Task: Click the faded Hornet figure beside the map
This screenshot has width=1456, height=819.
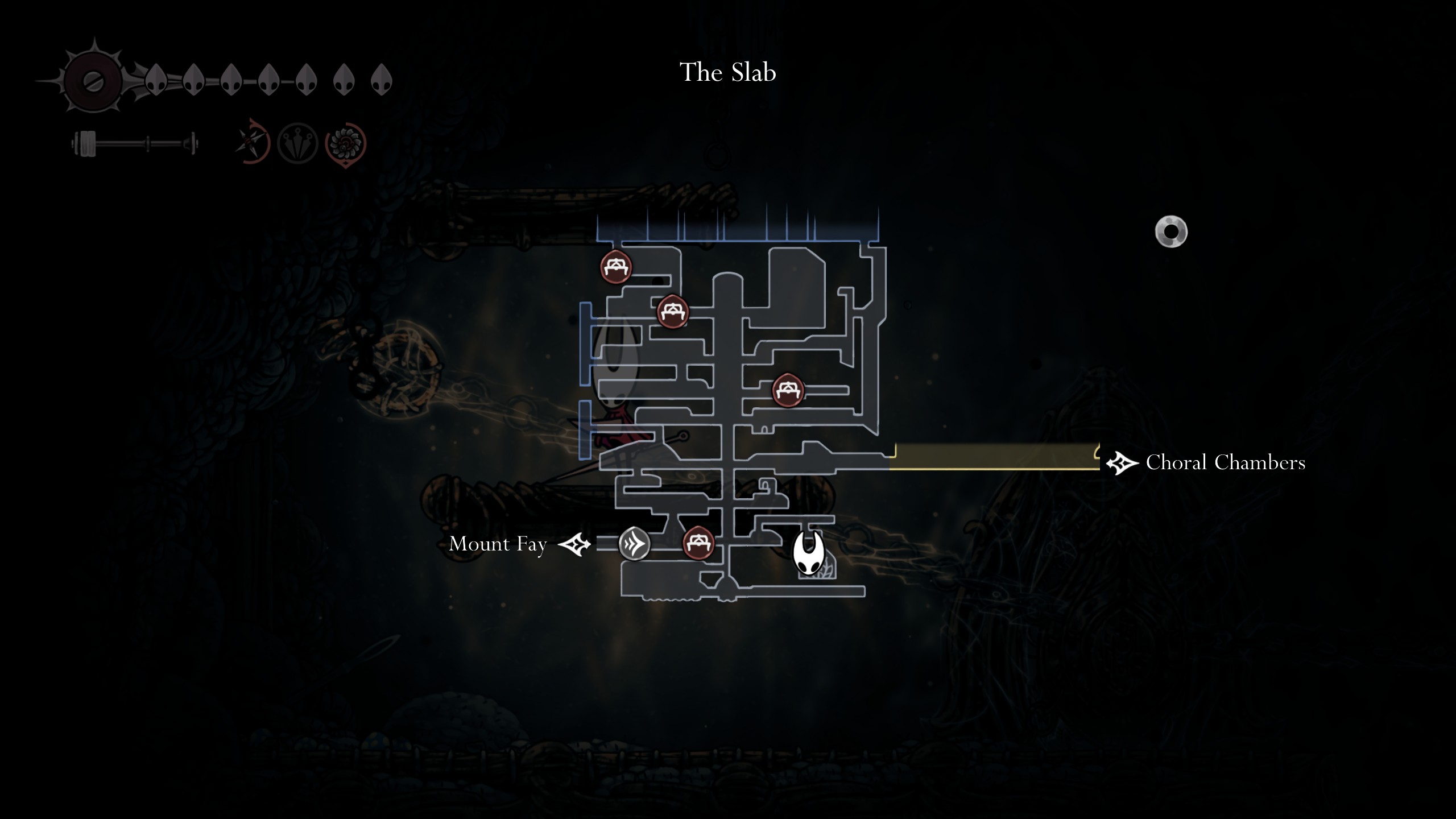Action: 614,392
